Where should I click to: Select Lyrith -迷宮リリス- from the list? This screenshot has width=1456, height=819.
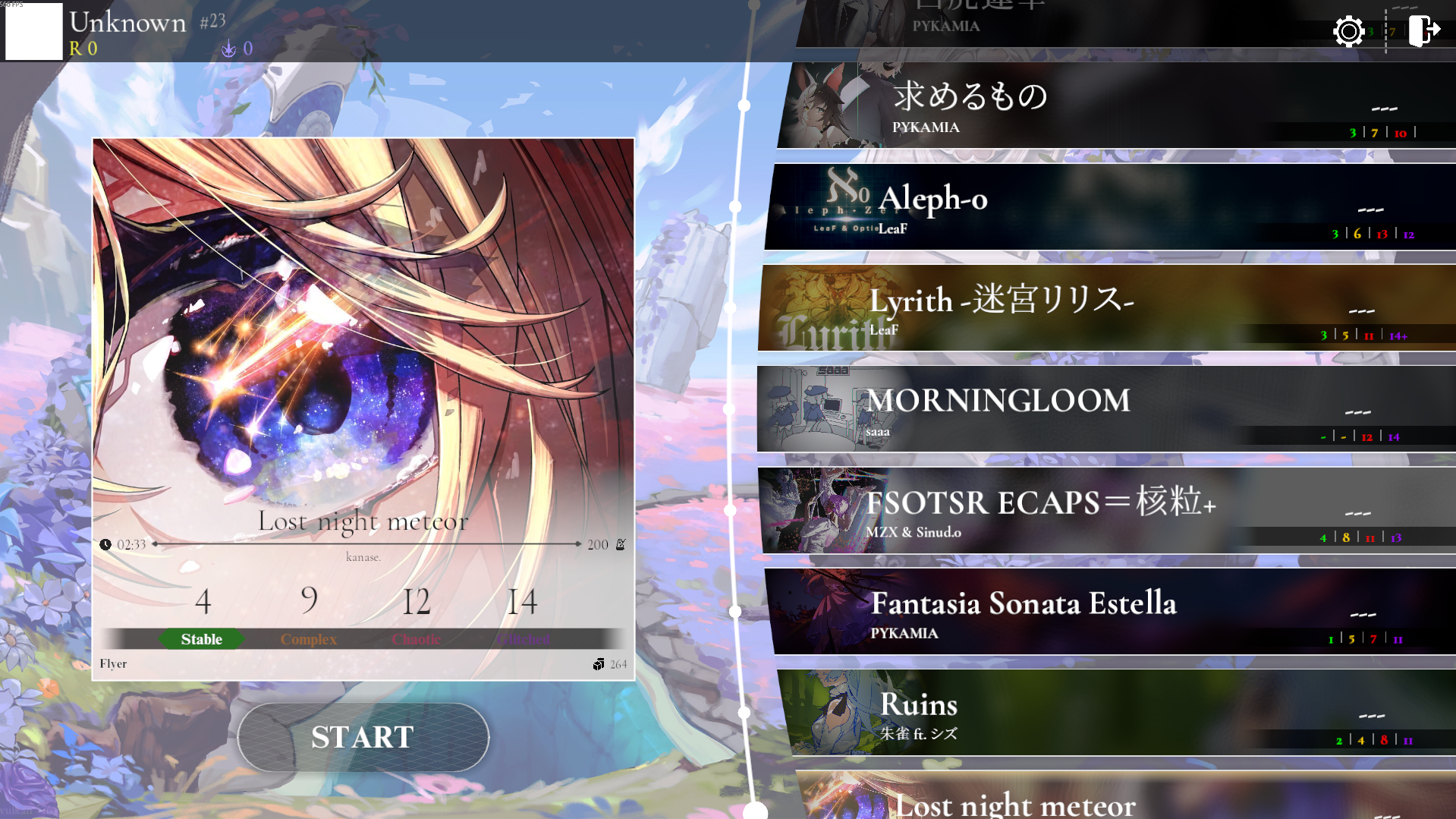tap(1104, 308)
